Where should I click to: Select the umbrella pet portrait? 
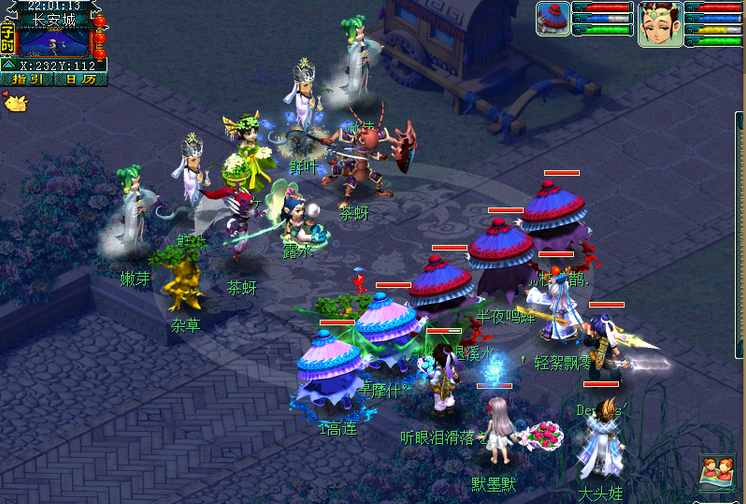point(553,19)
